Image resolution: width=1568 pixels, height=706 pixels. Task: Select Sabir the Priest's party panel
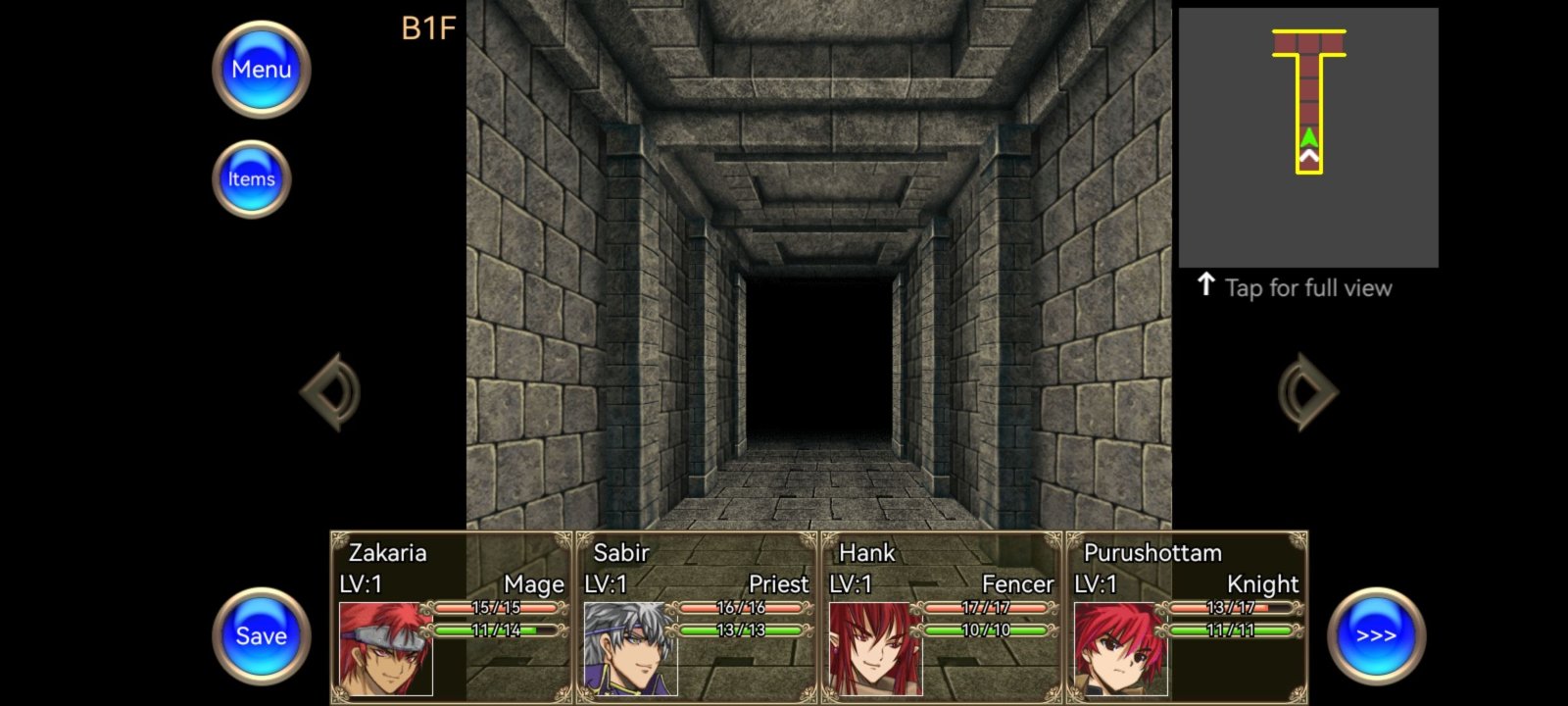tap(697, 618)
